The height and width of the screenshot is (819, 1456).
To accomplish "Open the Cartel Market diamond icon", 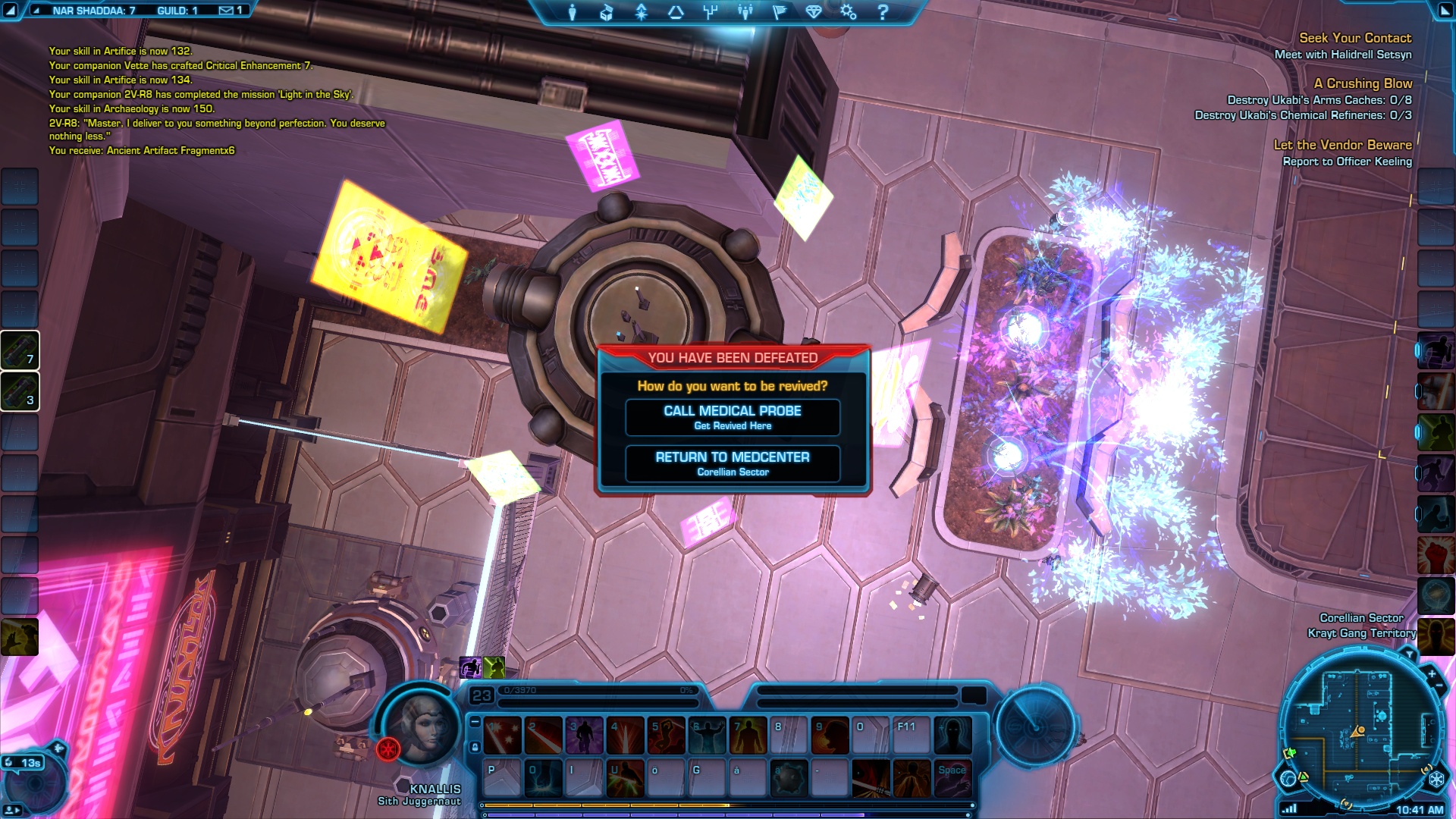I will click(814, 12).
